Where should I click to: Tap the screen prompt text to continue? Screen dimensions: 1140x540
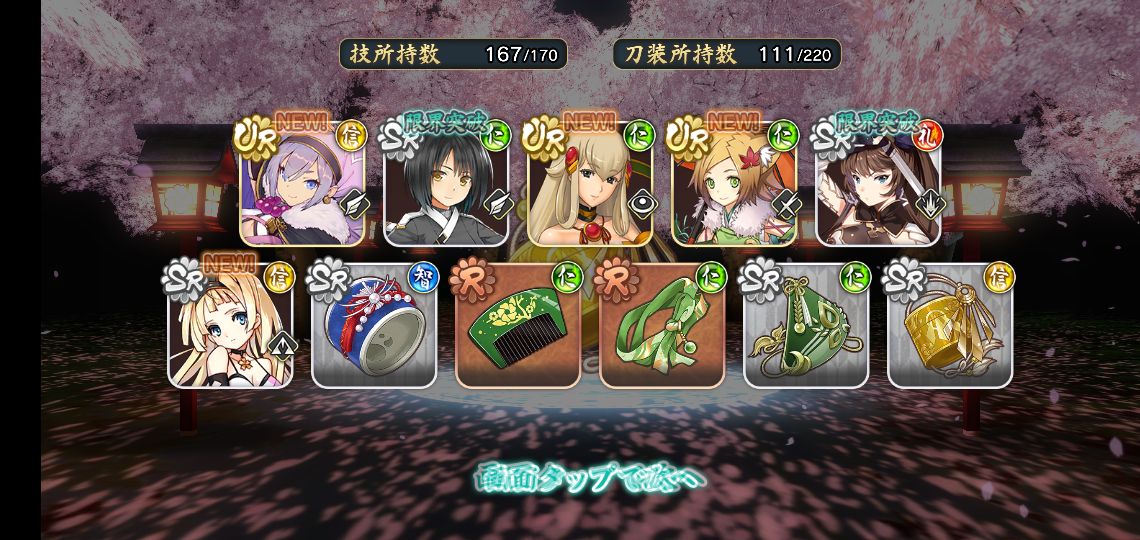point(589,478)
